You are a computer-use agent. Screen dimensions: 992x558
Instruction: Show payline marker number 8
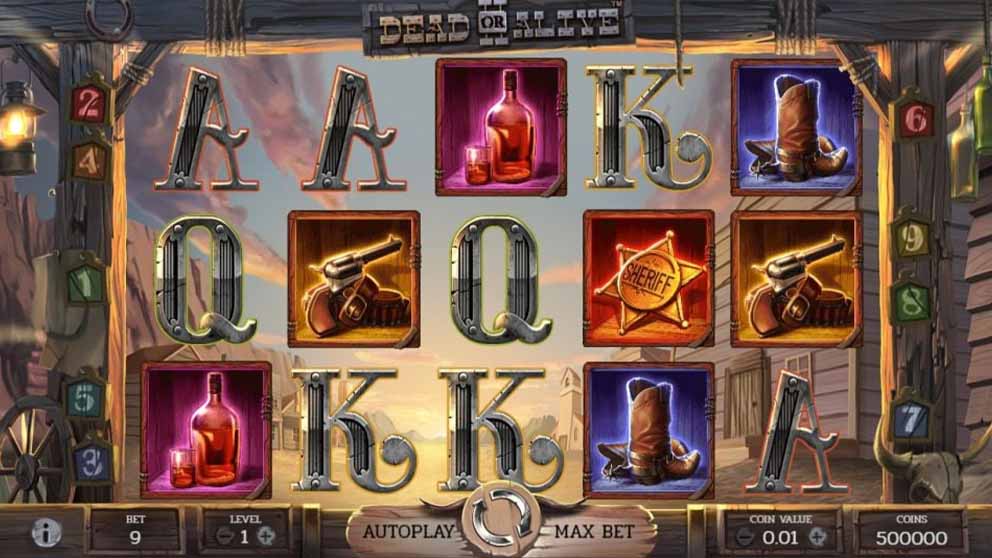(909, 300)
